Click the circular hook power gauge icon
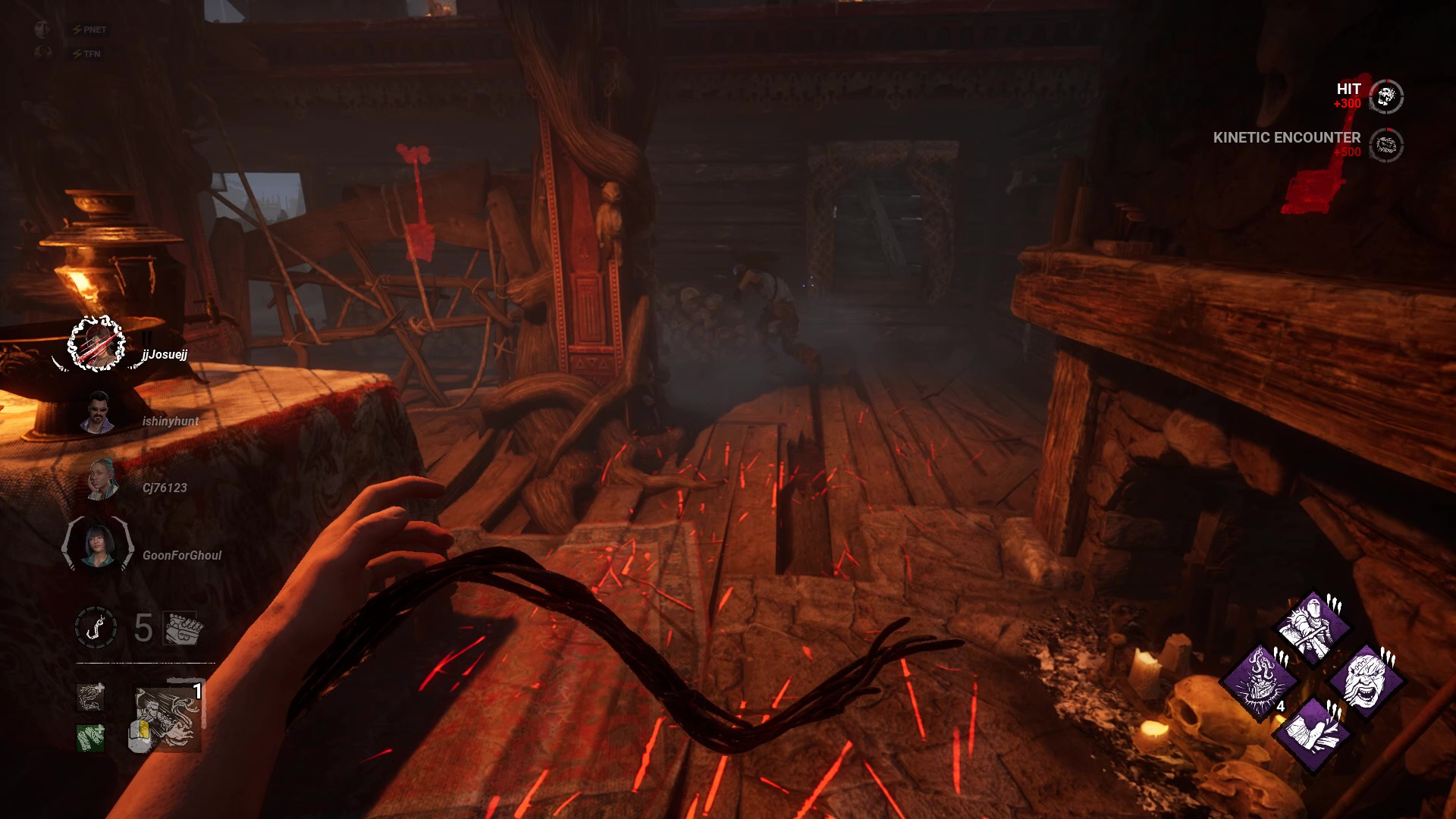1456x819 pixels. (x=95, y=627)
